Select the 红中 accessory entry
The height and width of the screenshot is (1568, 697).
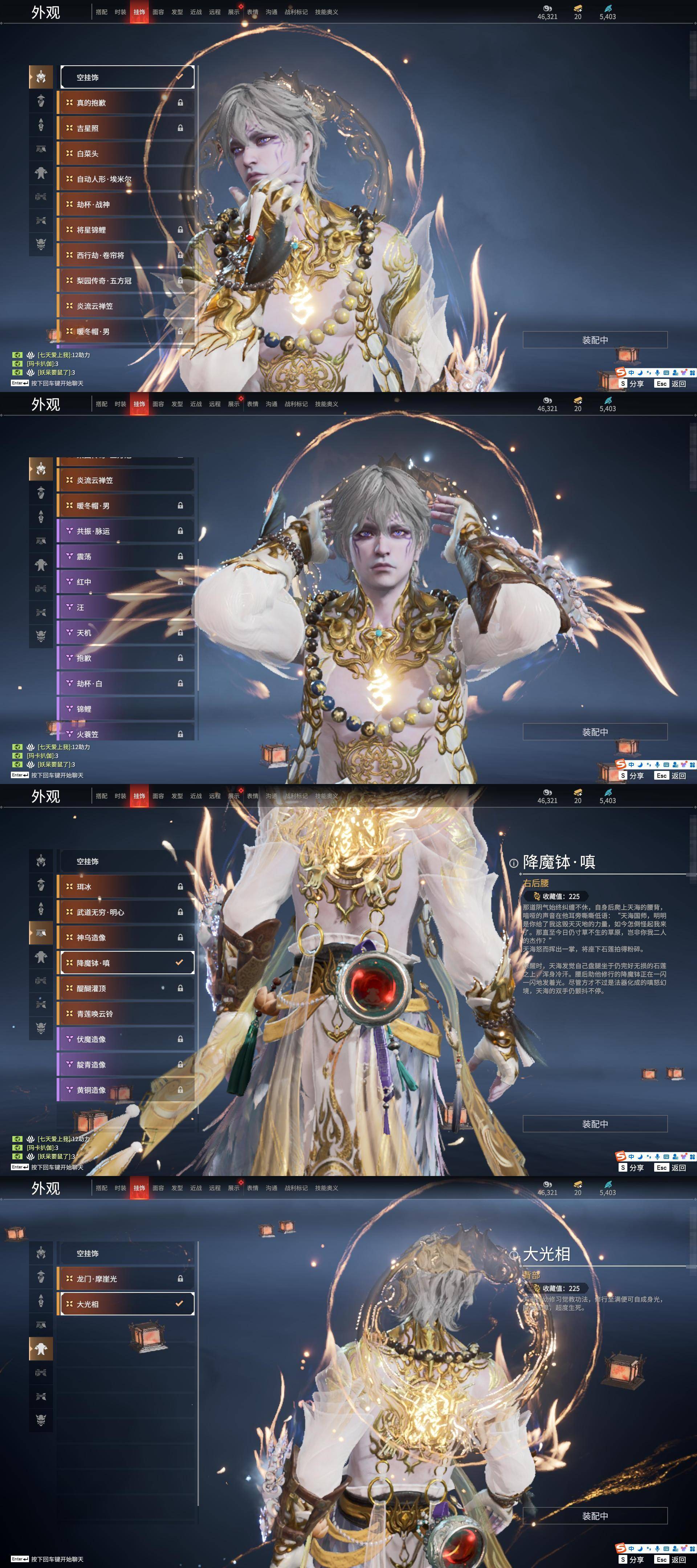coord(127,582)
